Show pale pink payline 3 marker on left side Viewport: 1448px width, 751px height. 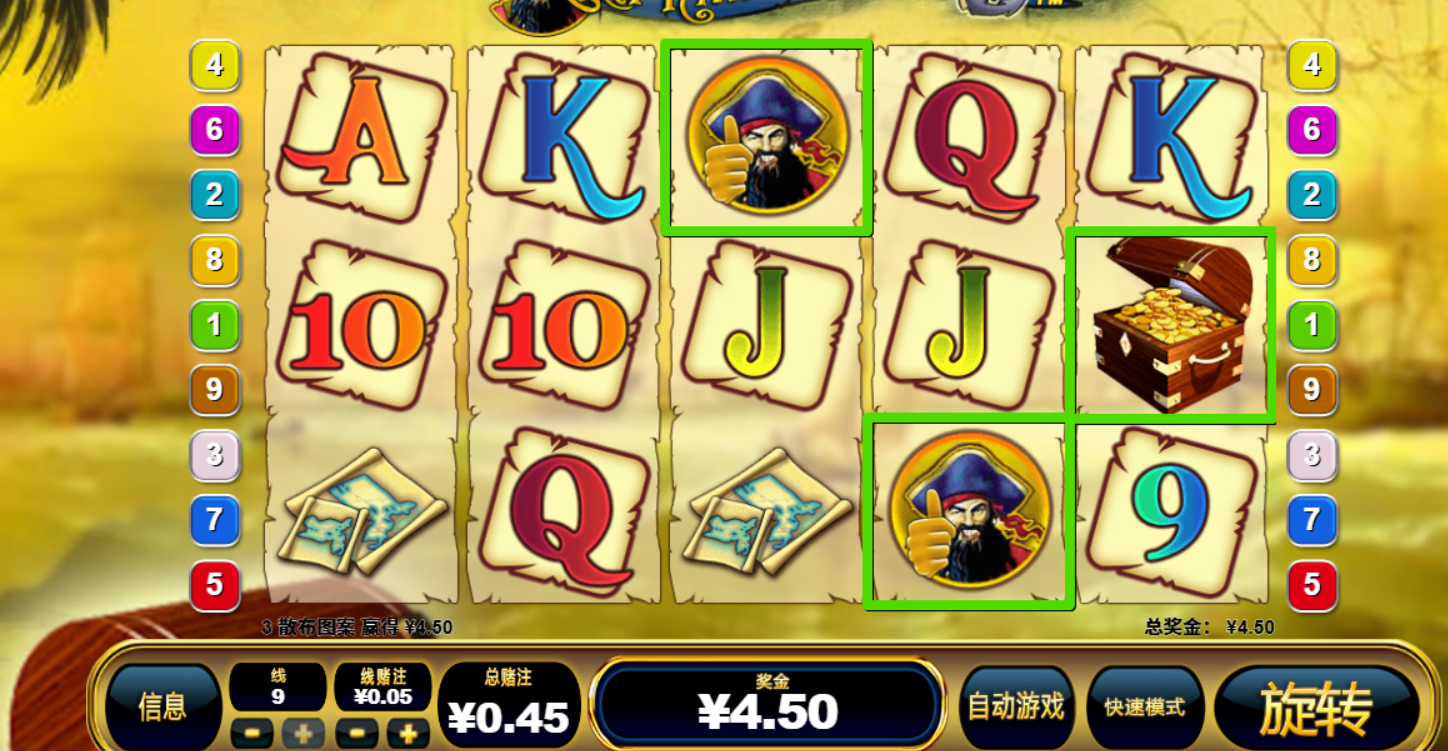click(214, 455)
